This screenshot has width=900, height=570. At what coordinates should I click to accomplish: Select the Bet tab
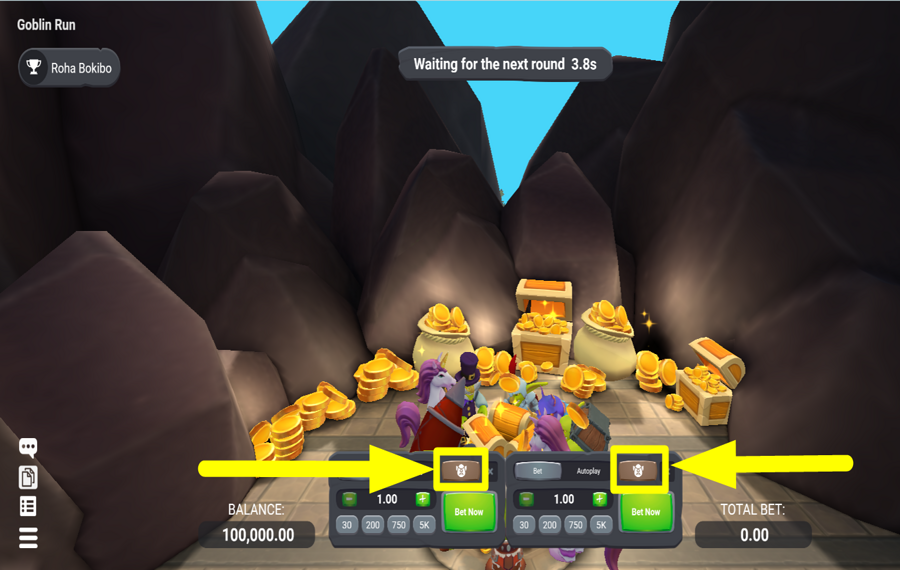tap(537, 471)
